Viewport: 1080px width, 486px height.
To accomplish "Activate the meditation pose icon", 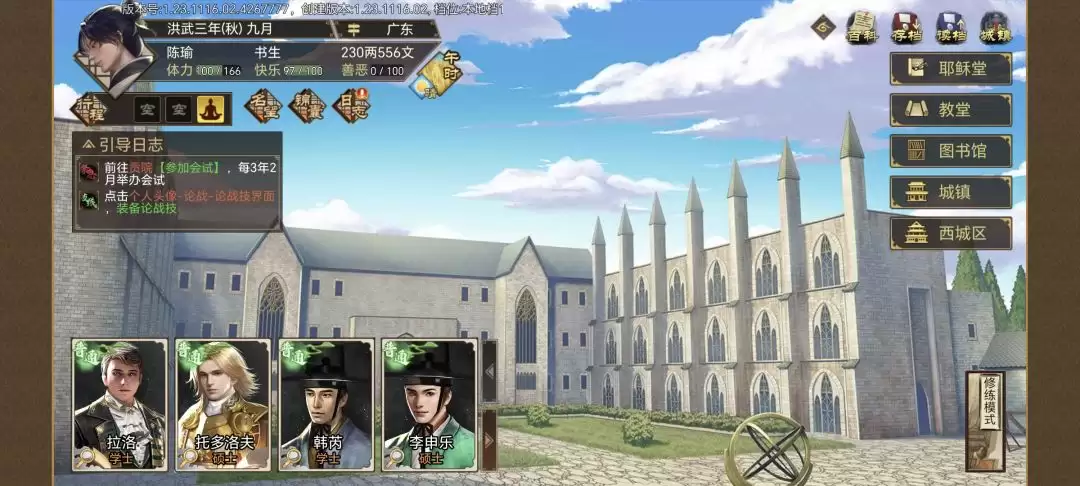I will pyautogui.click(x=210, y=108).
